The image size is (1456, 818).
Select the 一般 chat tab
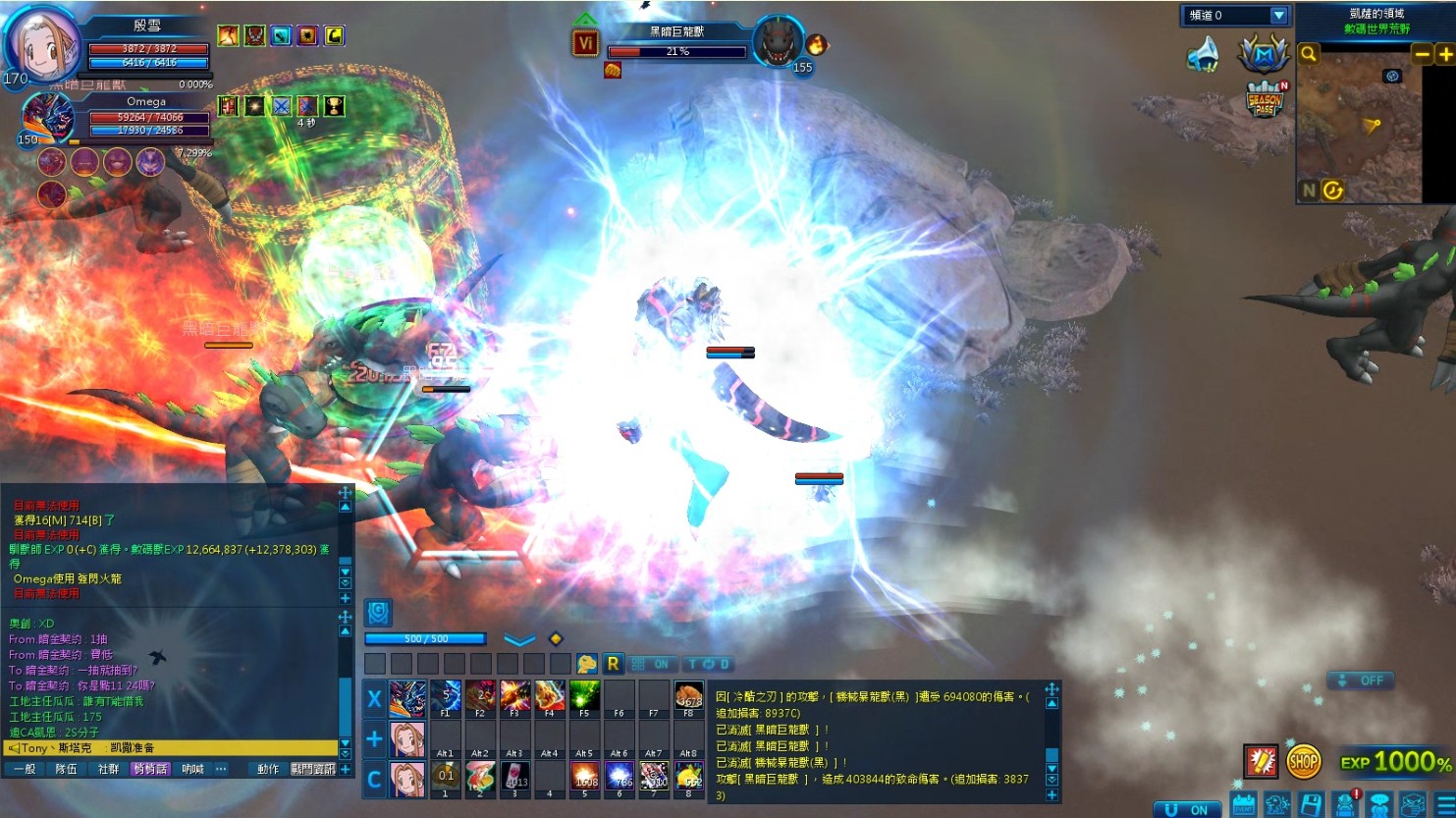[x=25, y=769]
